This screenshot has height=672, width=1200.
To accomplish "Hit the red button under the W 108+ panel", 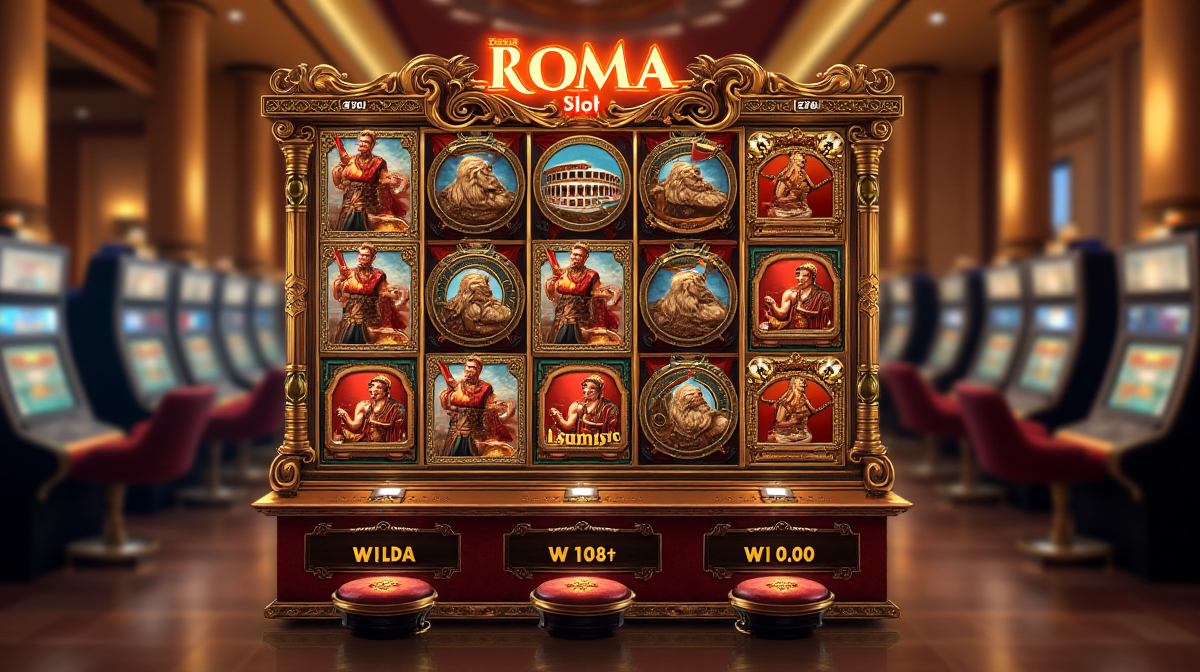I will point(582,593).
